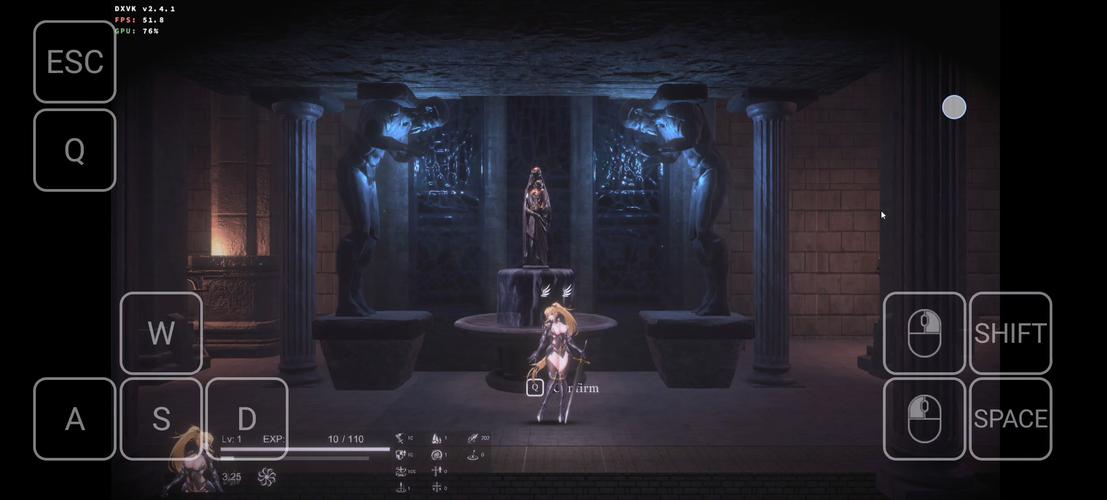Tap the right mouse click button
The height and width of the screenshot is (500, 1107).
(x=924, y=419)
